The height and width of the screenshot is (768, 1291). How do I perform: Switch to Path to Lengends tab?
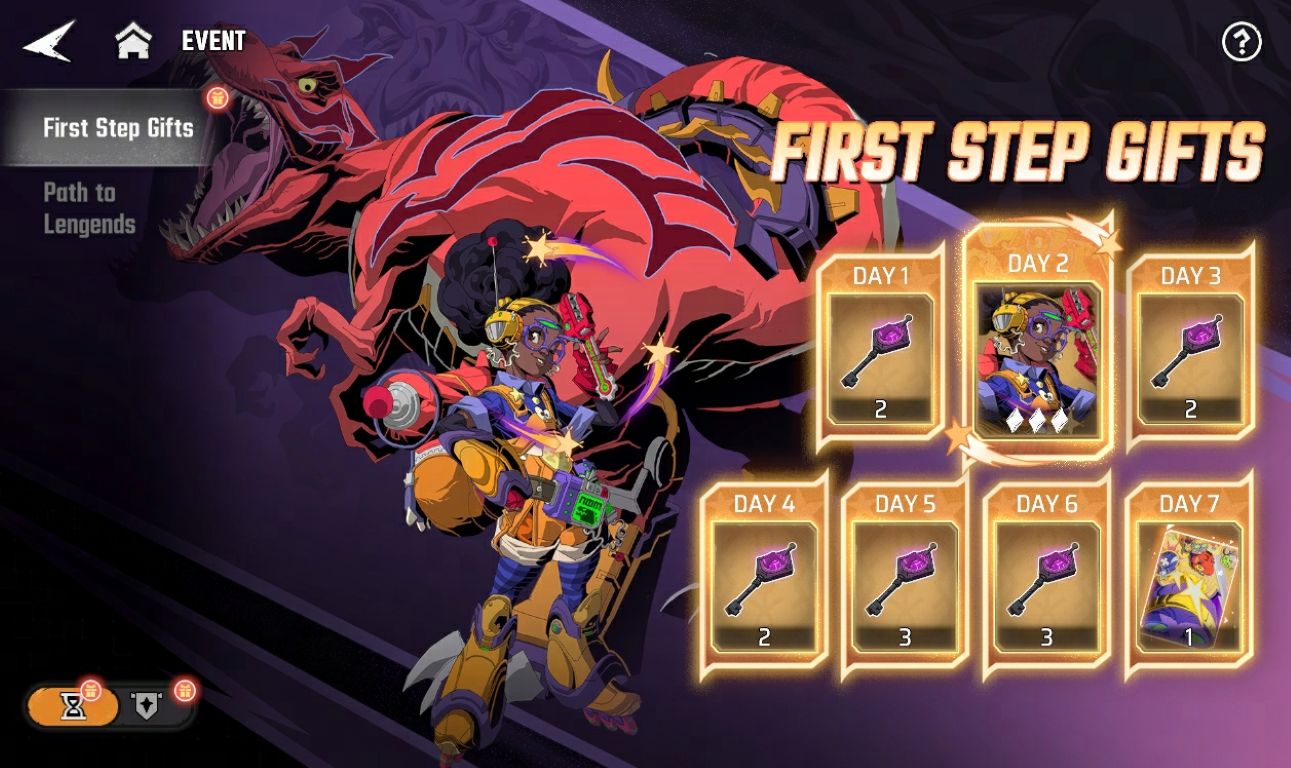click(x=90, y=208)
